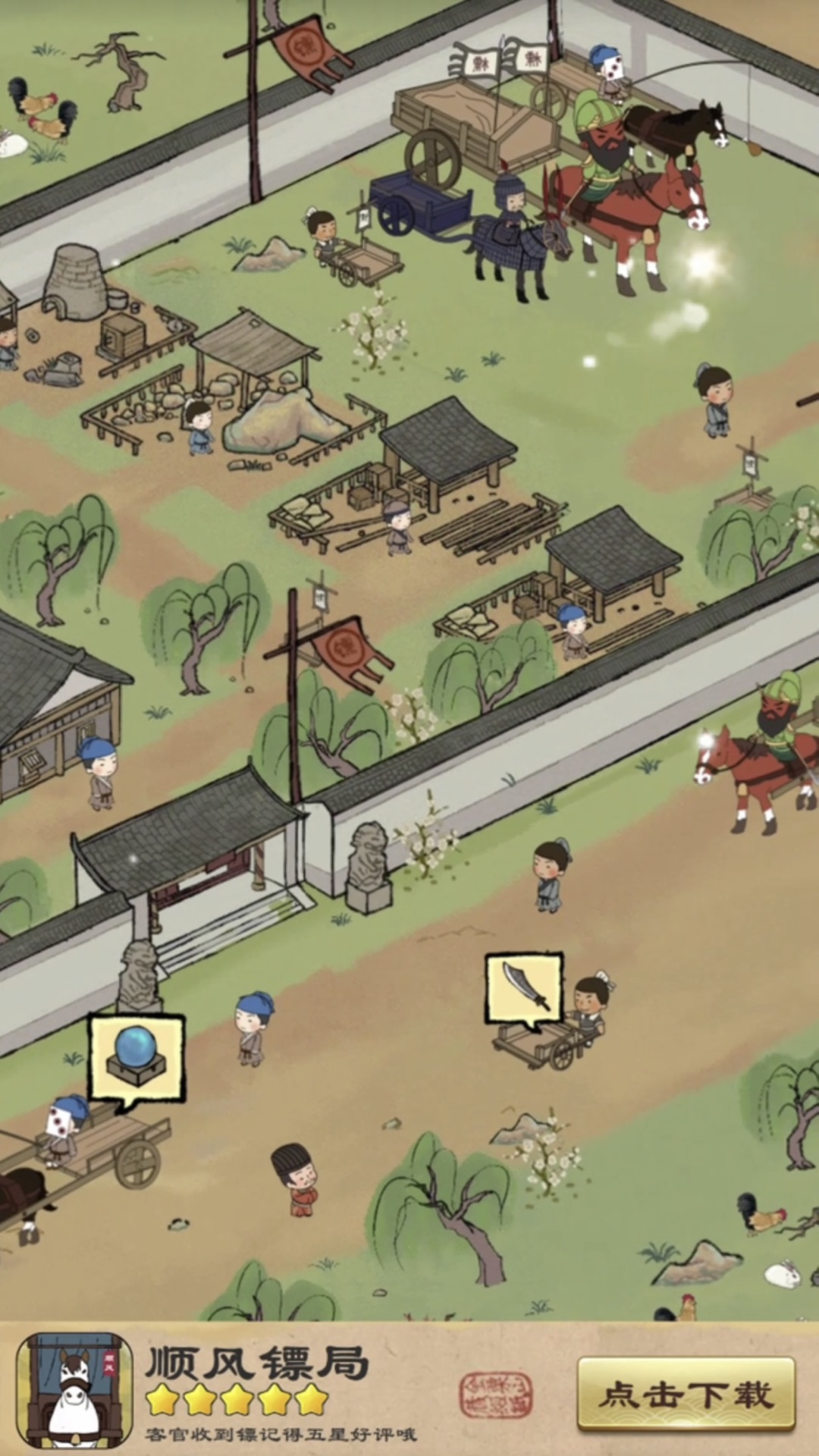Image resolution: width=819 pixels, height=1456 pixels.
Task: Tap the 点击下载 download button
Action: 686,1395
